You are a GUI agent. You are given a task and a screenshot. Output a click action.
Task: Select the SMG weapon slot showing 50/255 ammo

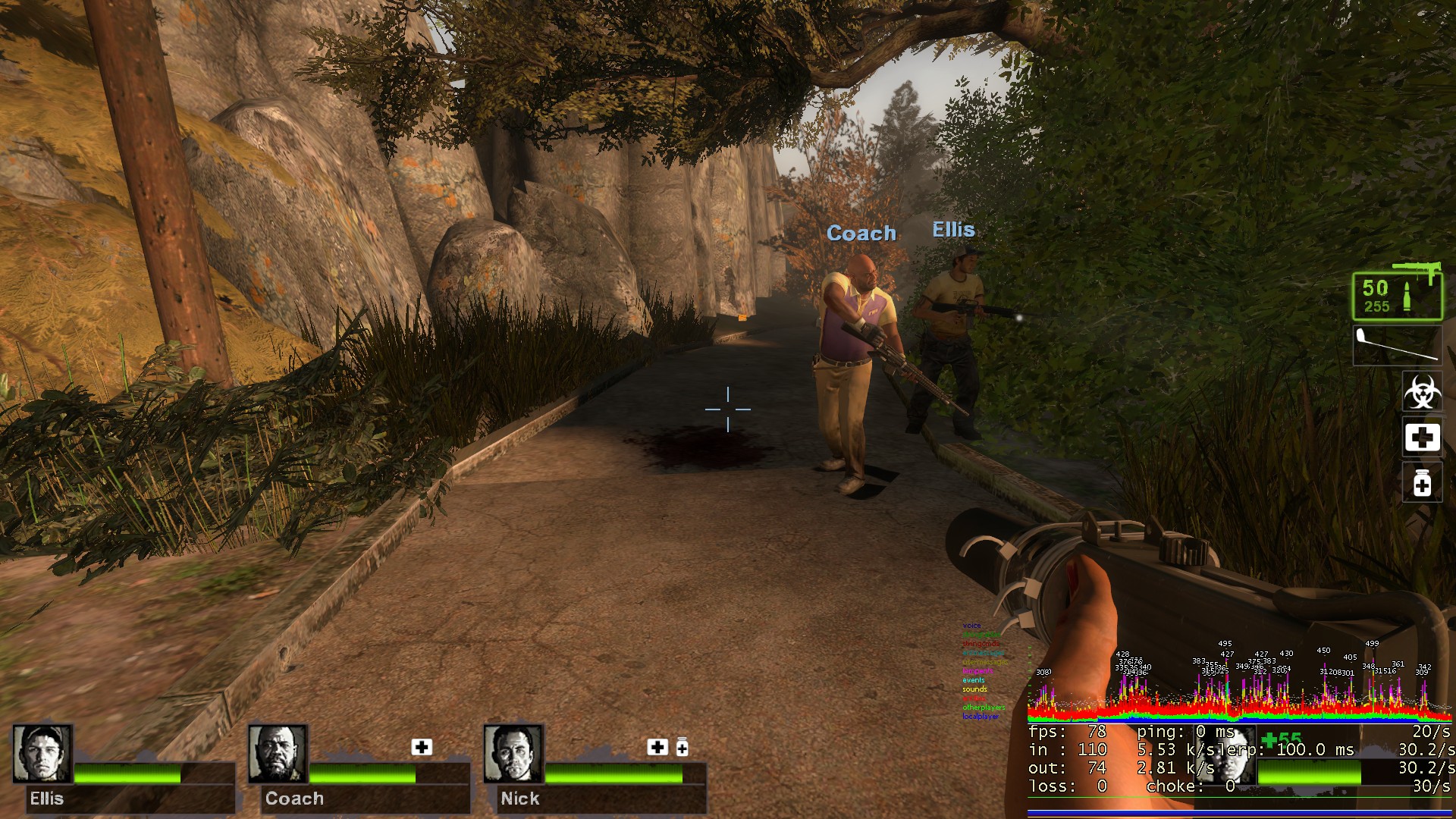coord(1398,296)
